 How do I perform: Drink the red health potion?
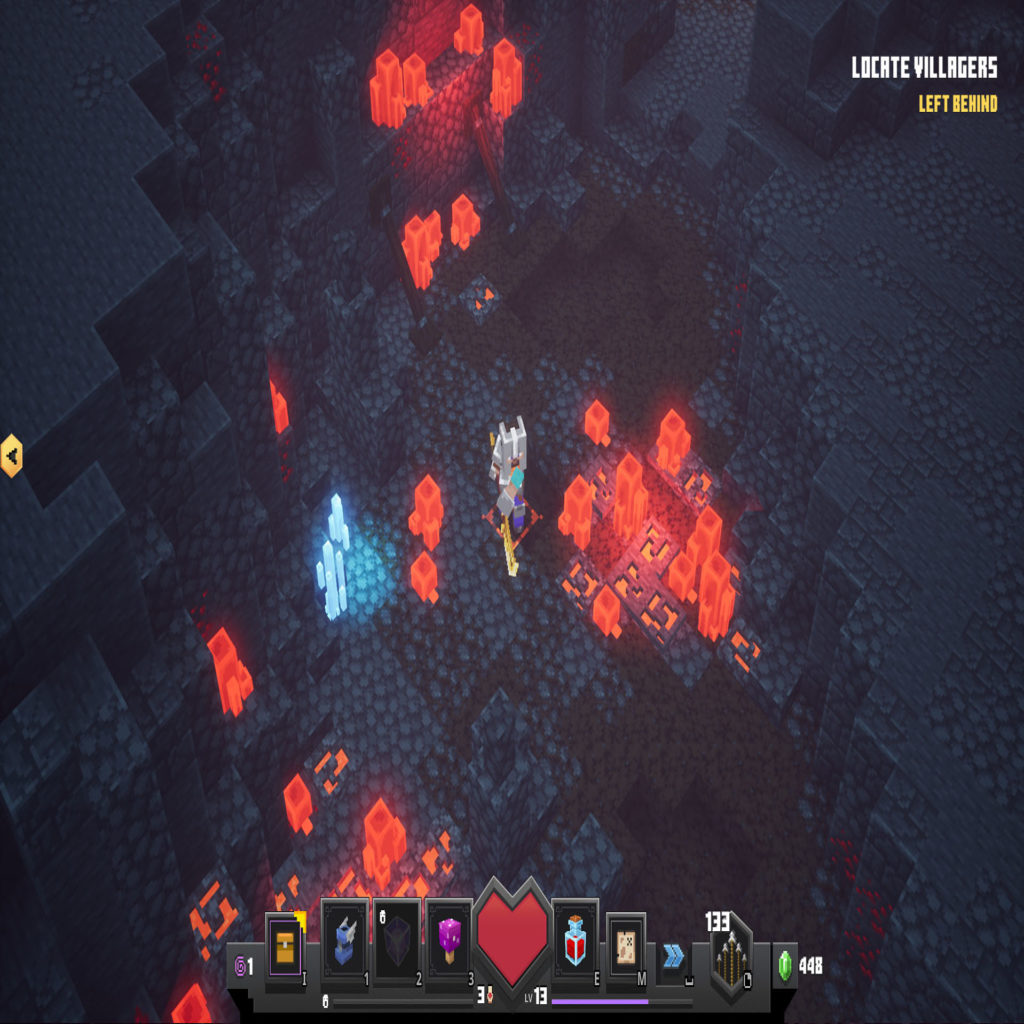click(x=575, y=943)
